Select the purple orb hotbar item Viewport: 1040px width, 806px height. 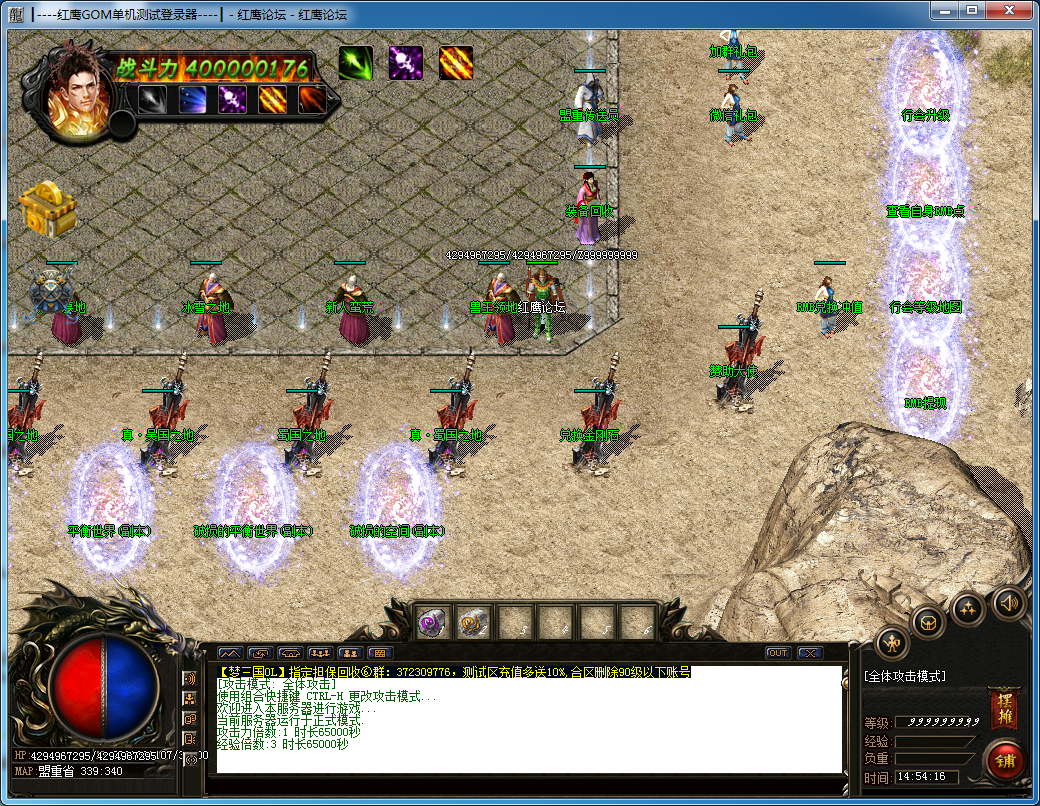432,623
